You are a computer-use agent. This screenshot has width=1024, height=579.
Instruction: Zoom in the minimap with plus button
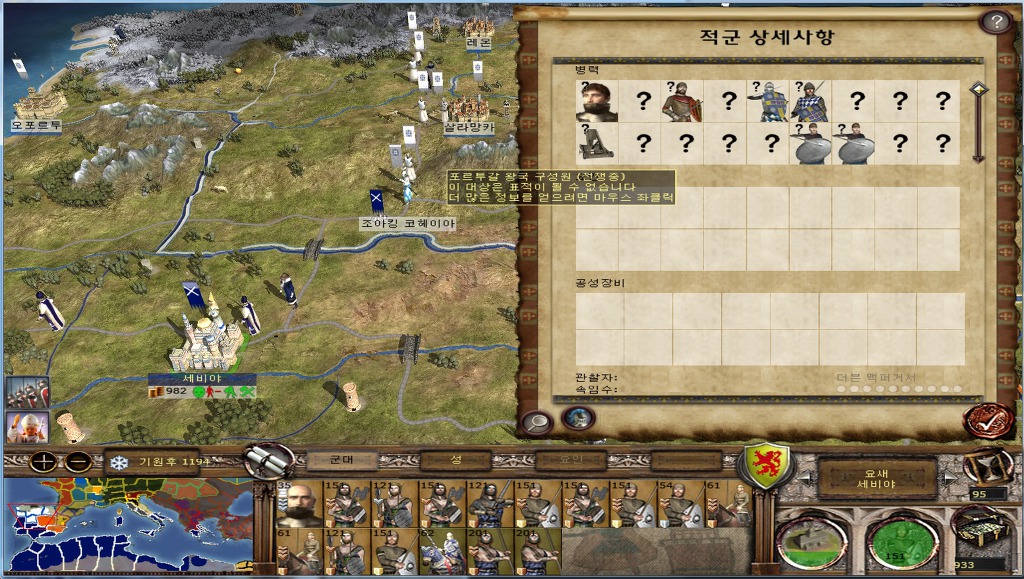click(44, 463)
